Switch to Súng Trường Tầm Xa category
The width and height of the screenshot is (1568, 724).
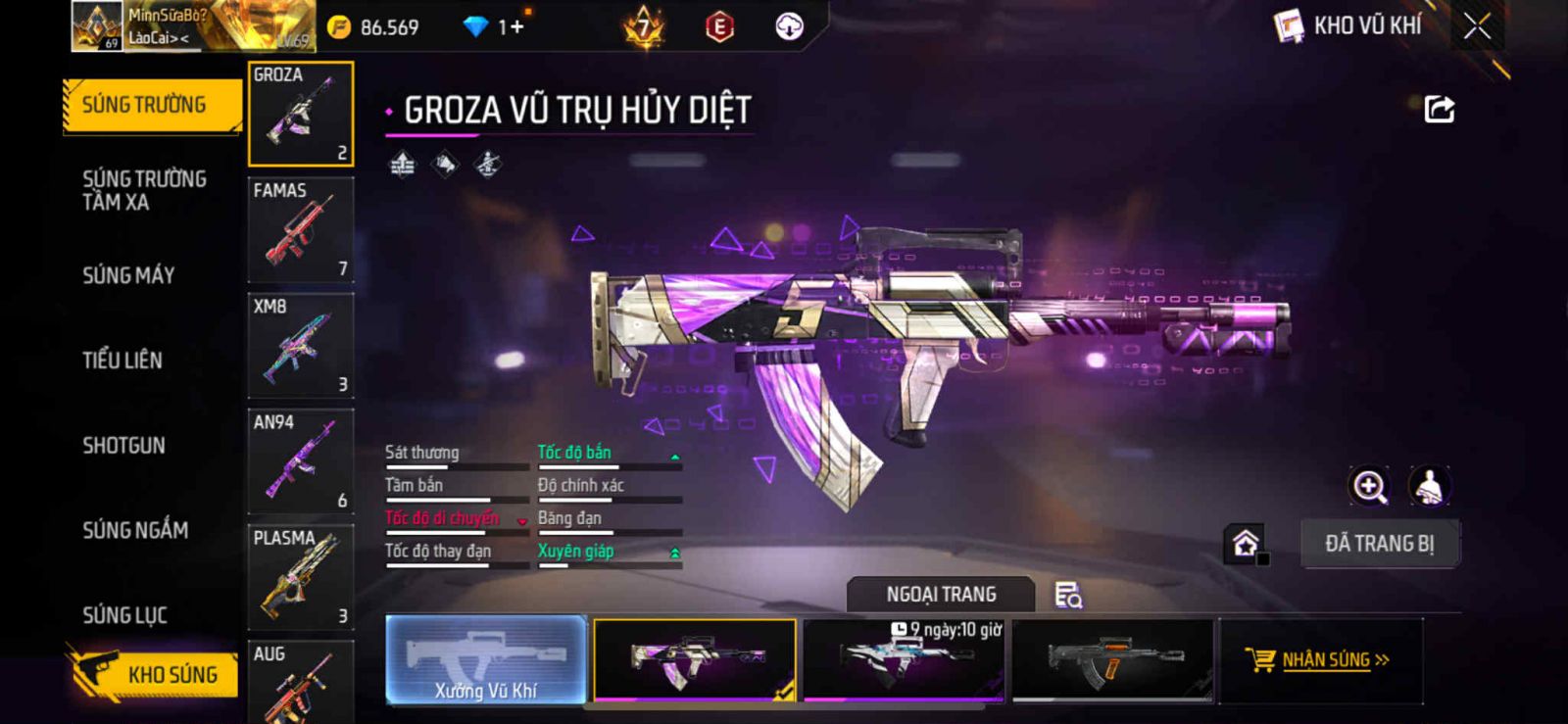tap(144, 190)
